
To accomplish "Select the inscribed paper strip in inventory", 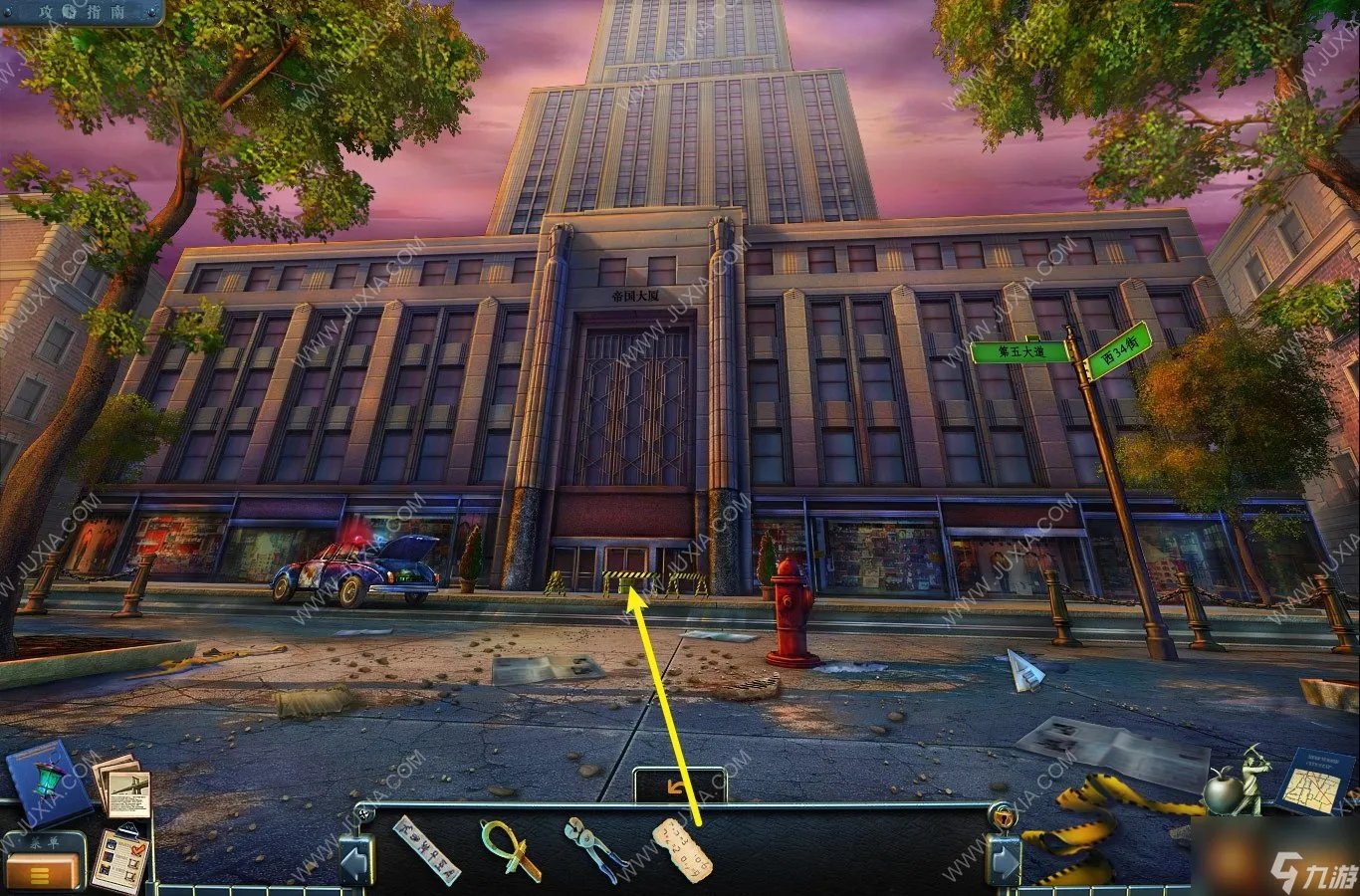I will pyautogui.click(x=427, y=849).
